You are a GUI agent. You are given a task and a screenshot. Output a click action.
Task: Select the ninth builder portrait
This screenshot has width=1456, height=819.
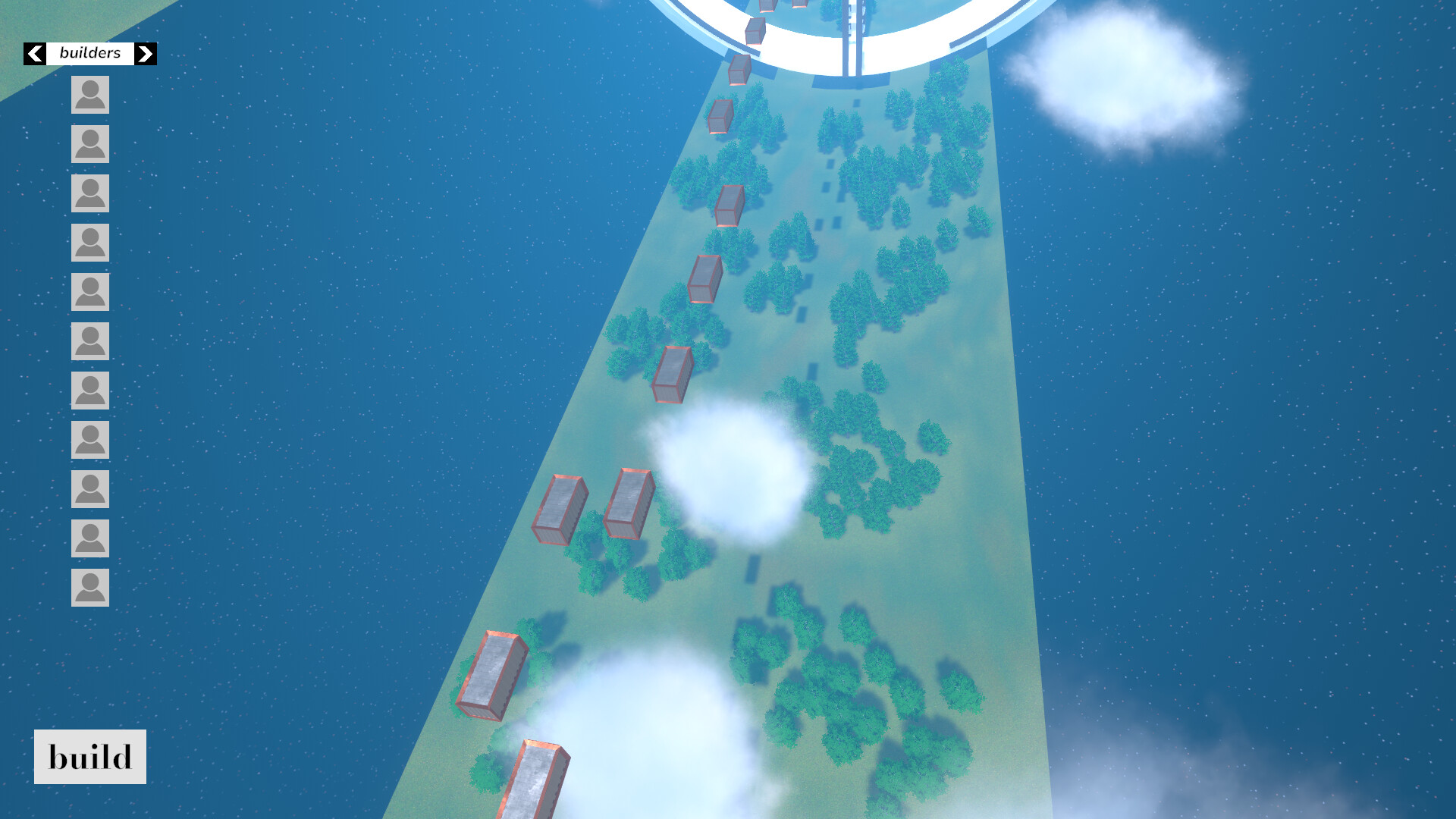89,489
